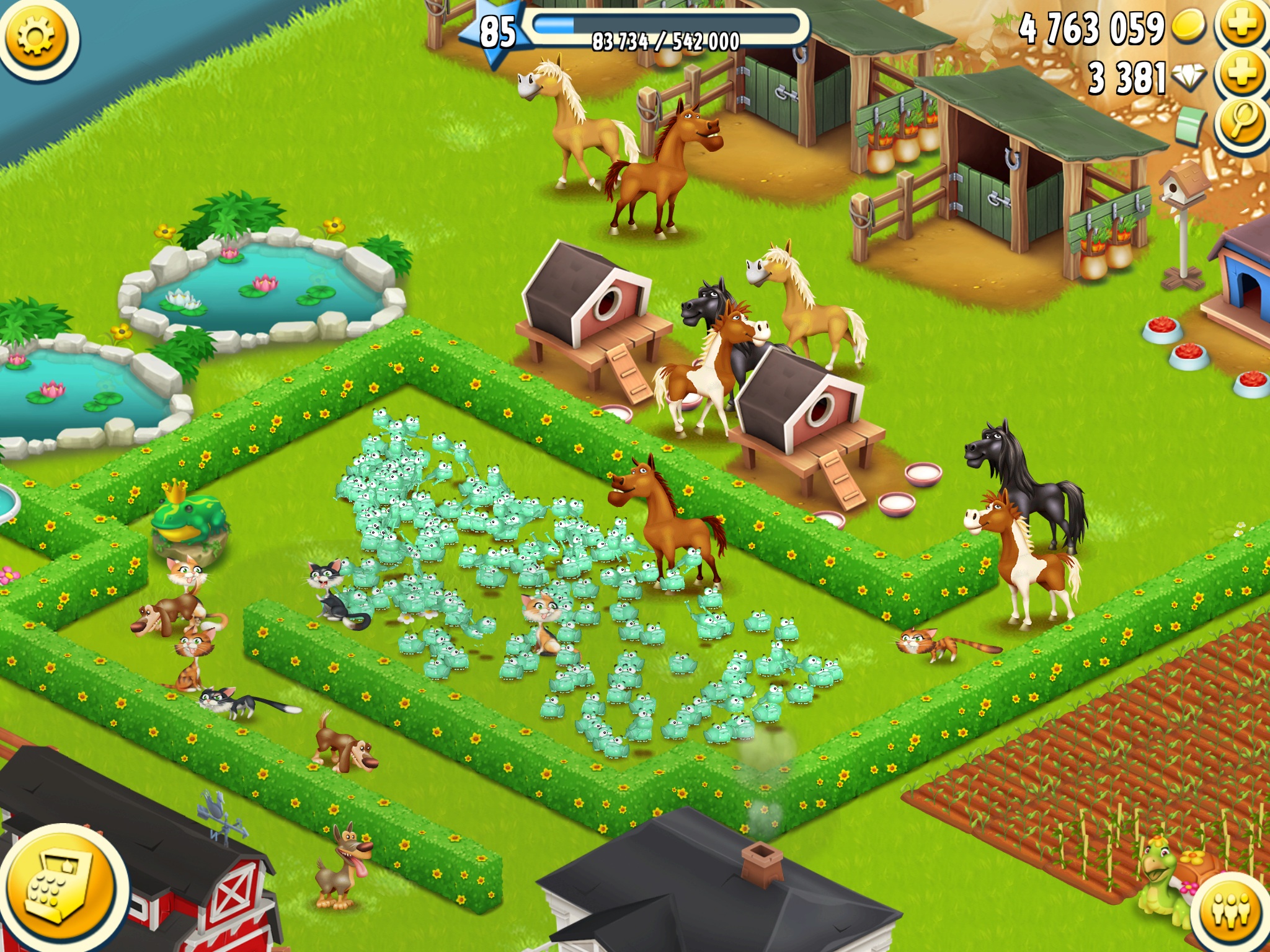Click the level 85 star badge
This screenshot has height=952, width=1270.
point(497,32)
